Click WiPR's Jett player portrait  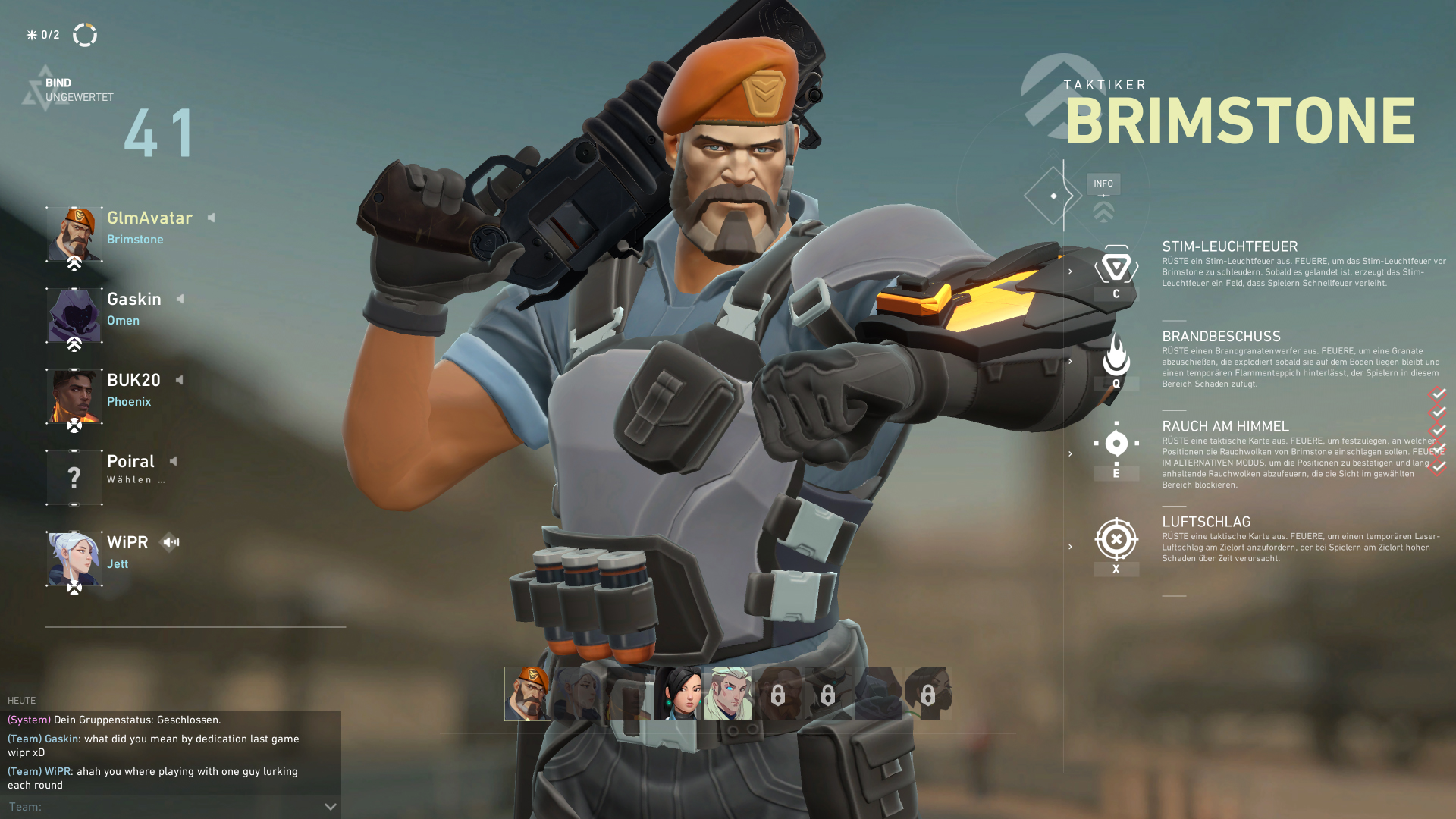point(74,559)
